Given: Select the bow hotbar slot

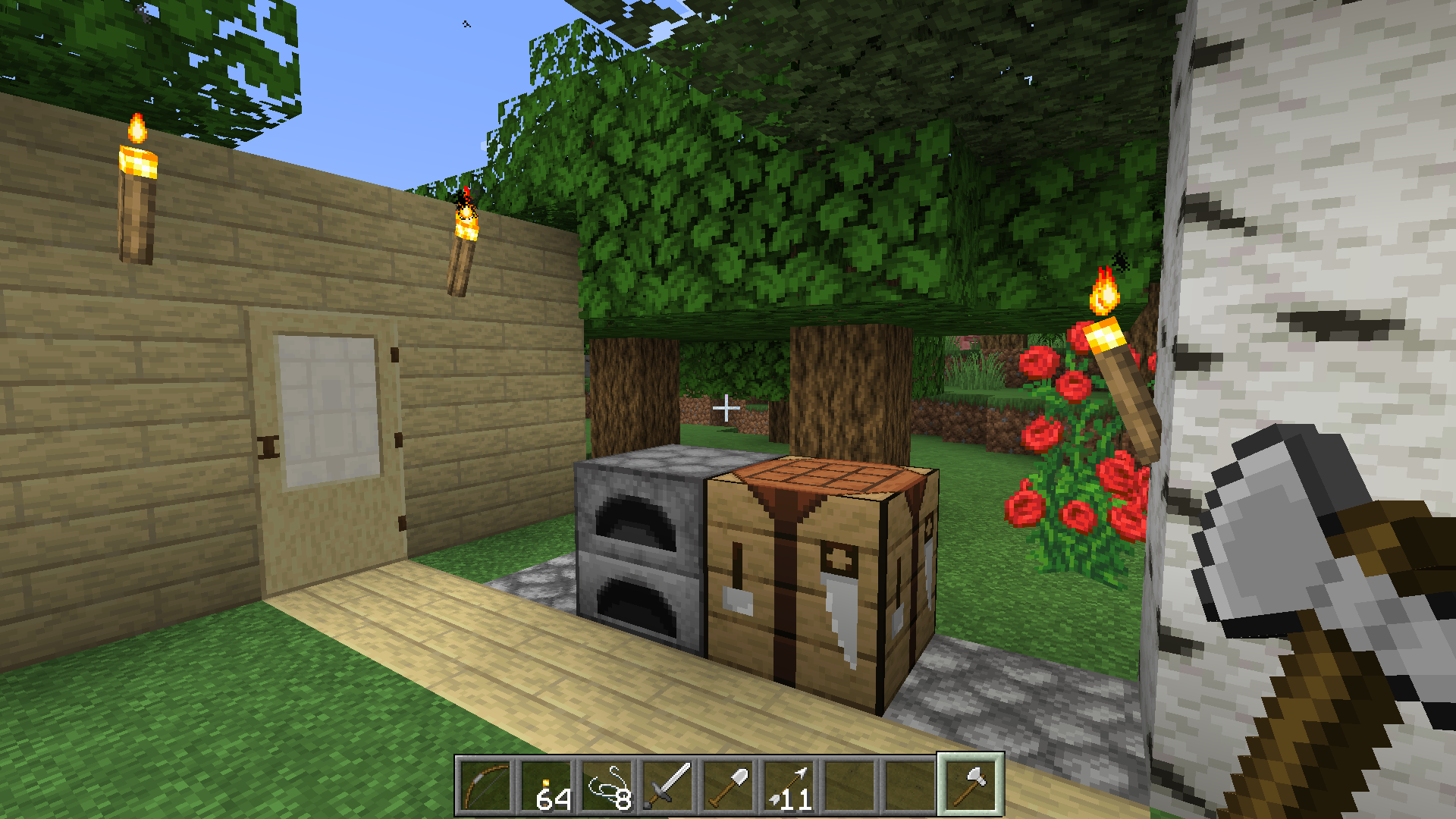Looking at the screenshot, I should pos(486,786).
